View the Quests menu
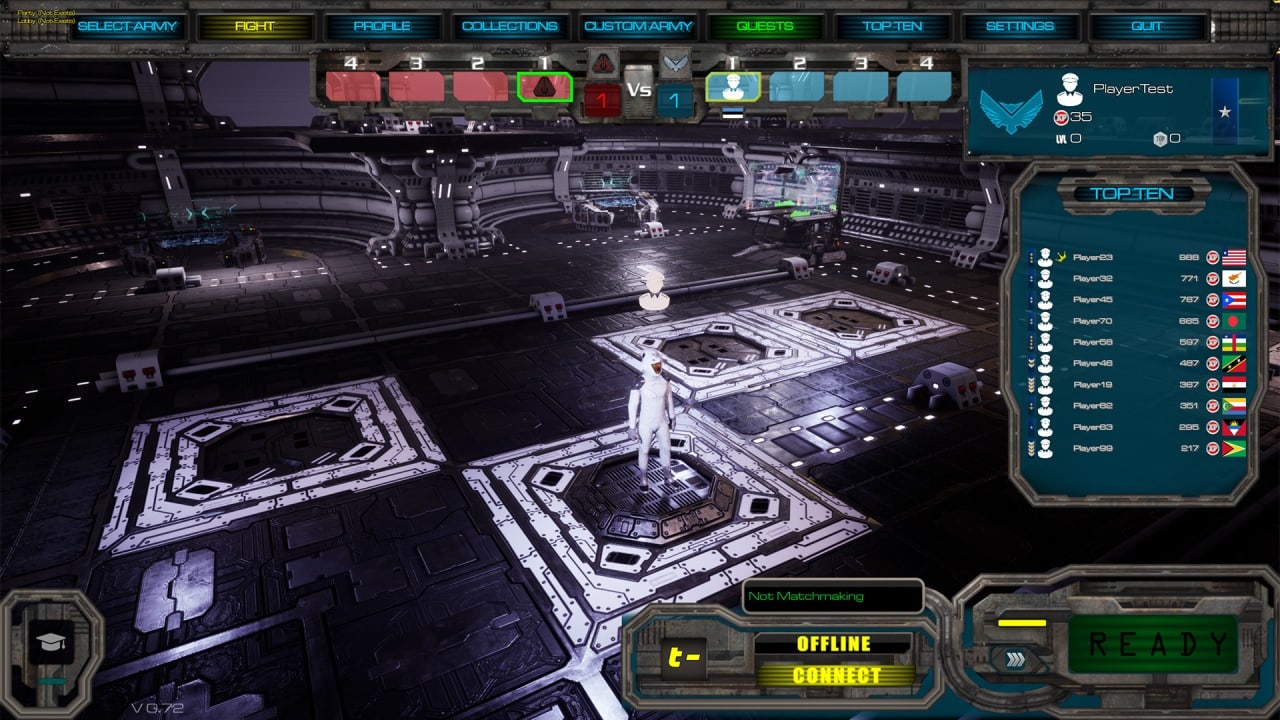The height and width of the screenshot is (720, 1280). [x=765, y=26]
